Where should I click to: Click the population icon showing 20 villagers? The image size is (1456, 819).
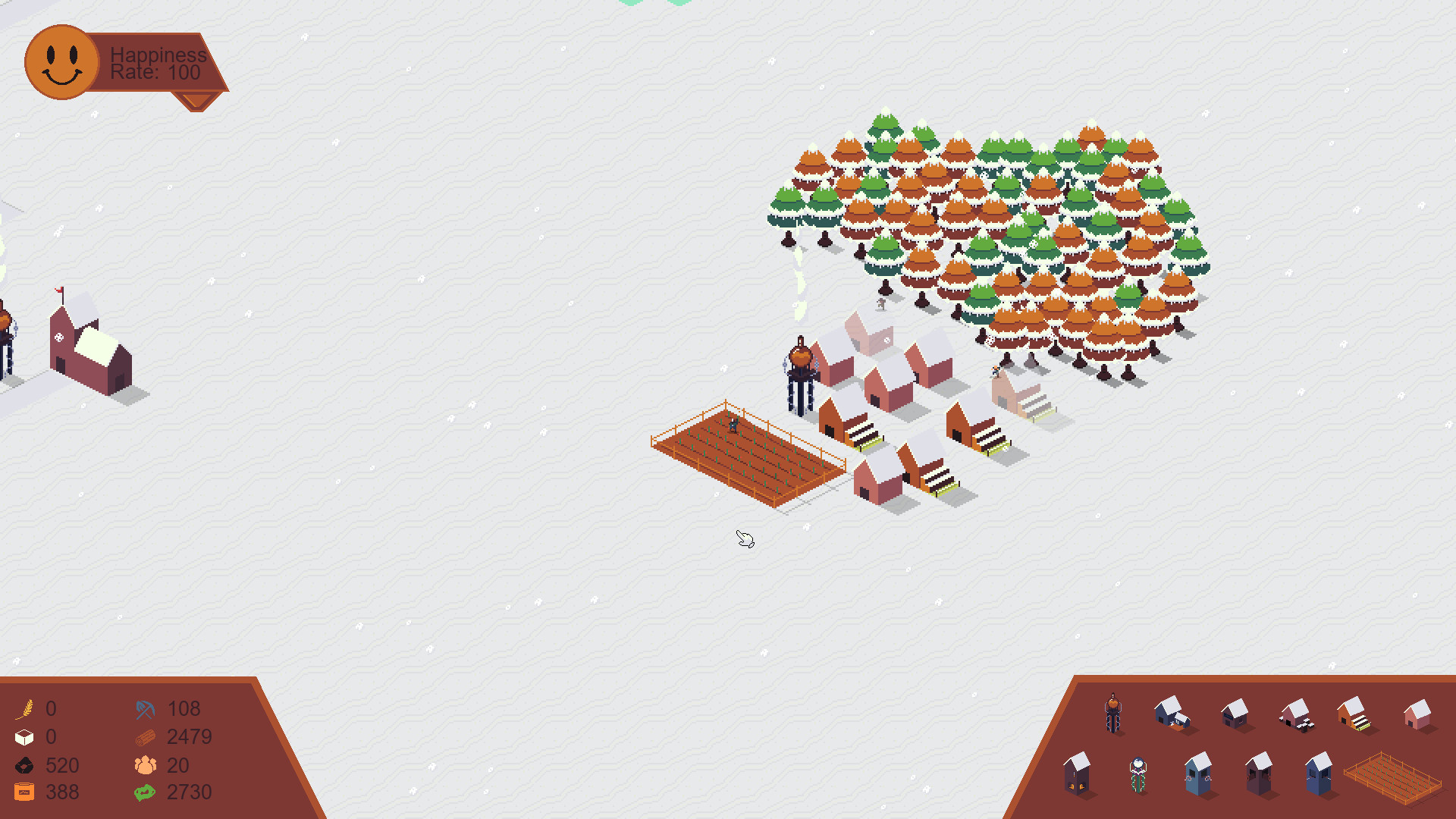coord(144,765)
